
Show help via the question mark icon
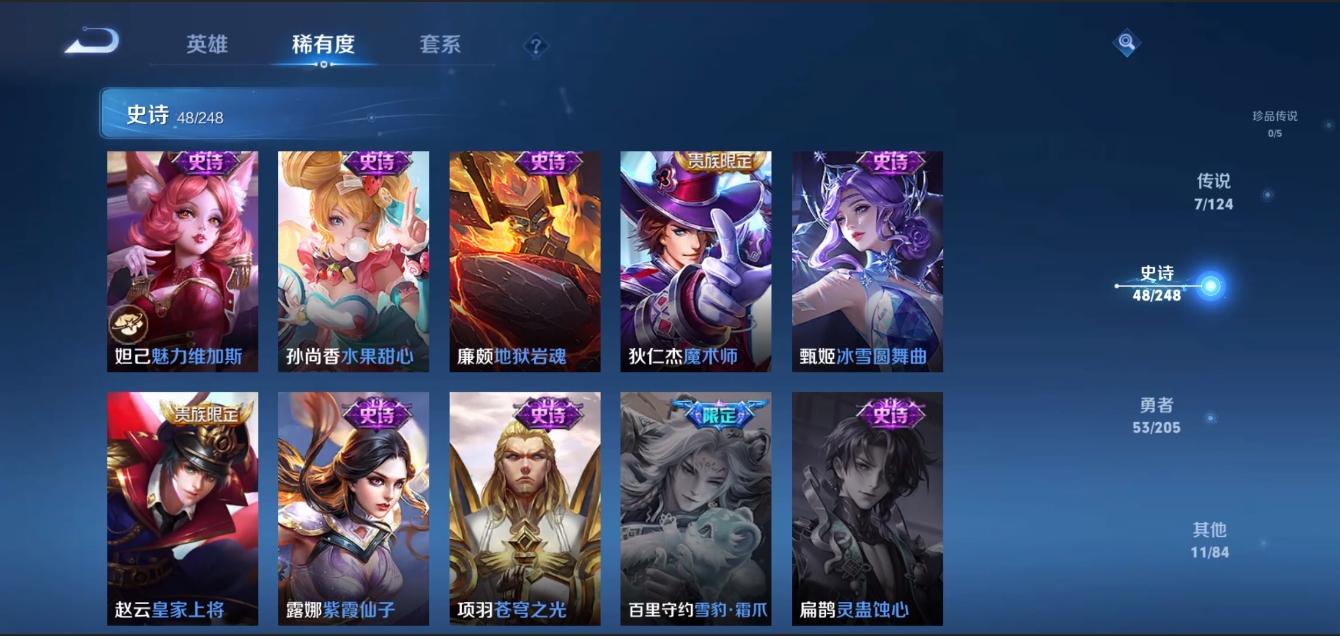pos(536,45)
